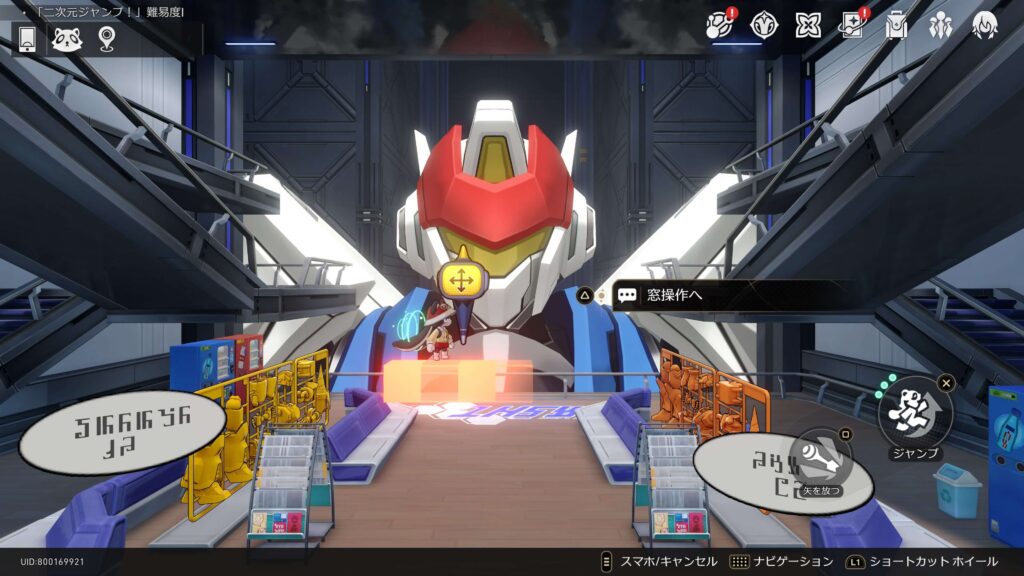
Task: Open the four-petal flower icon
Action: (808, 26)
